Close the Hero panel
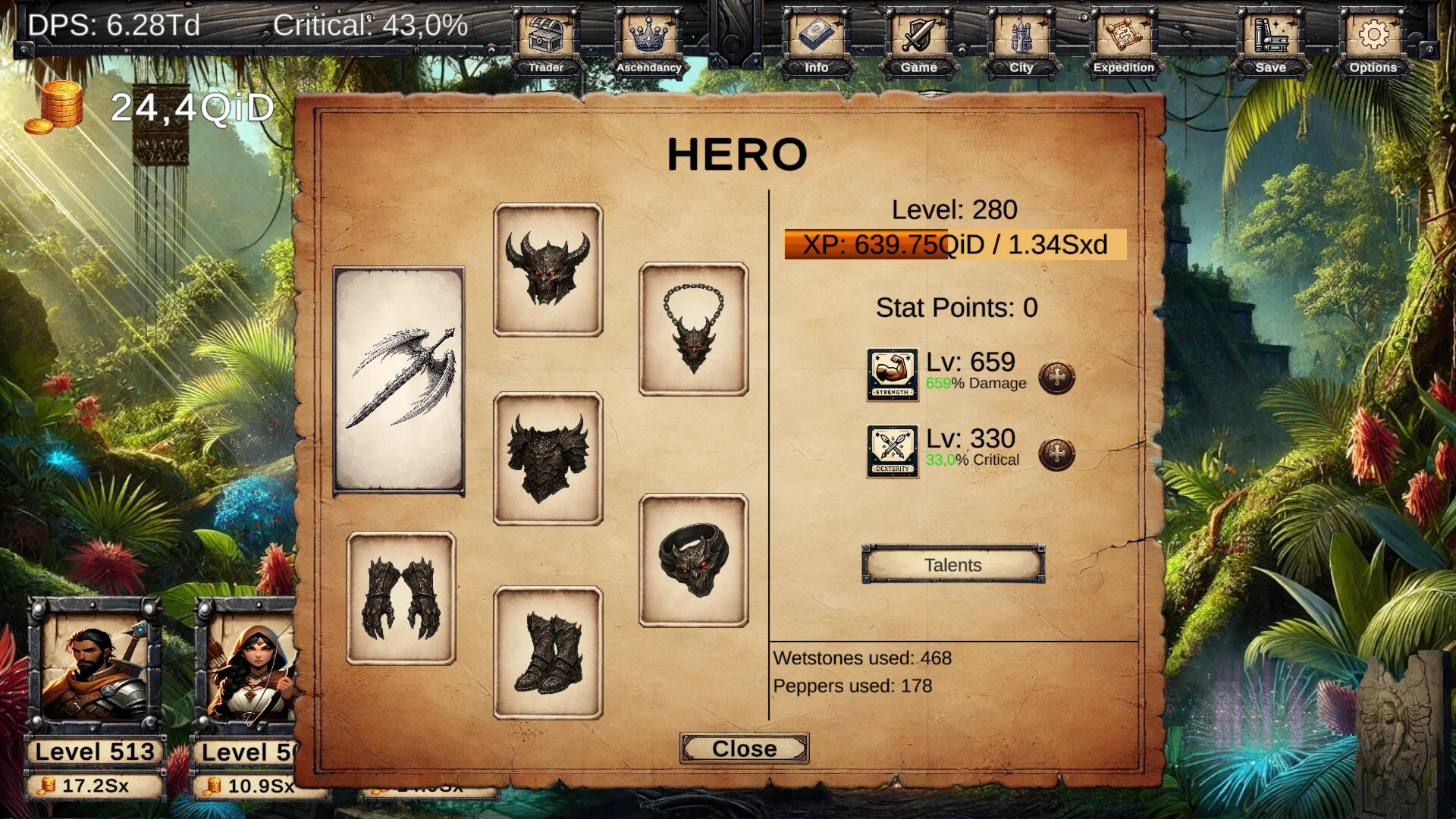The image size is (1456, 819). pos(744,748)
